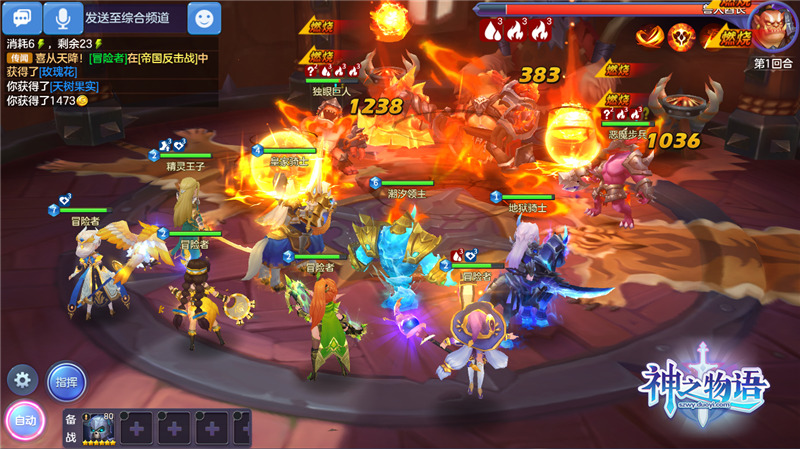Open the smiley emoji picker

[204, 17]
